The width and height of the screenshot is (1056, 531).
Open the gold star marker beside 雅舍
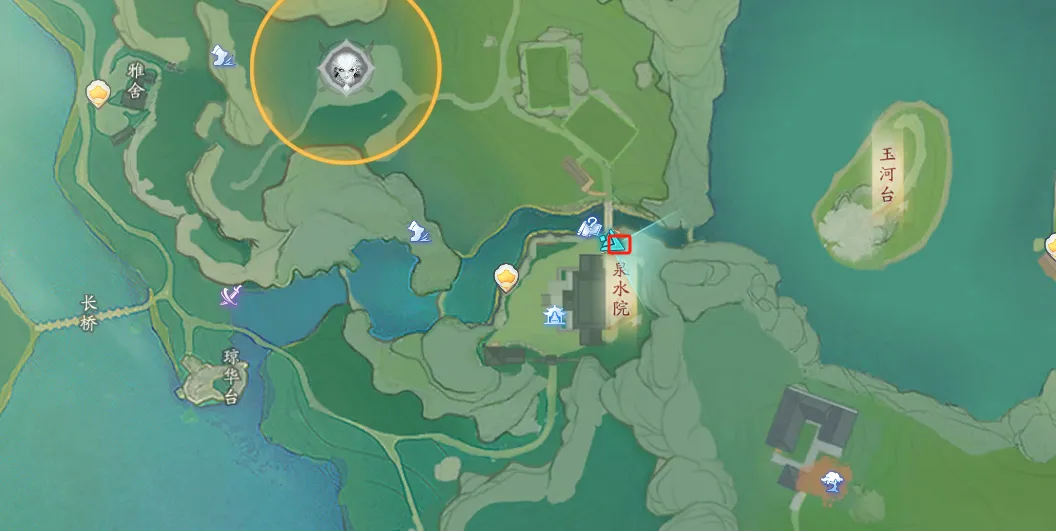click(x=98, y=94)
